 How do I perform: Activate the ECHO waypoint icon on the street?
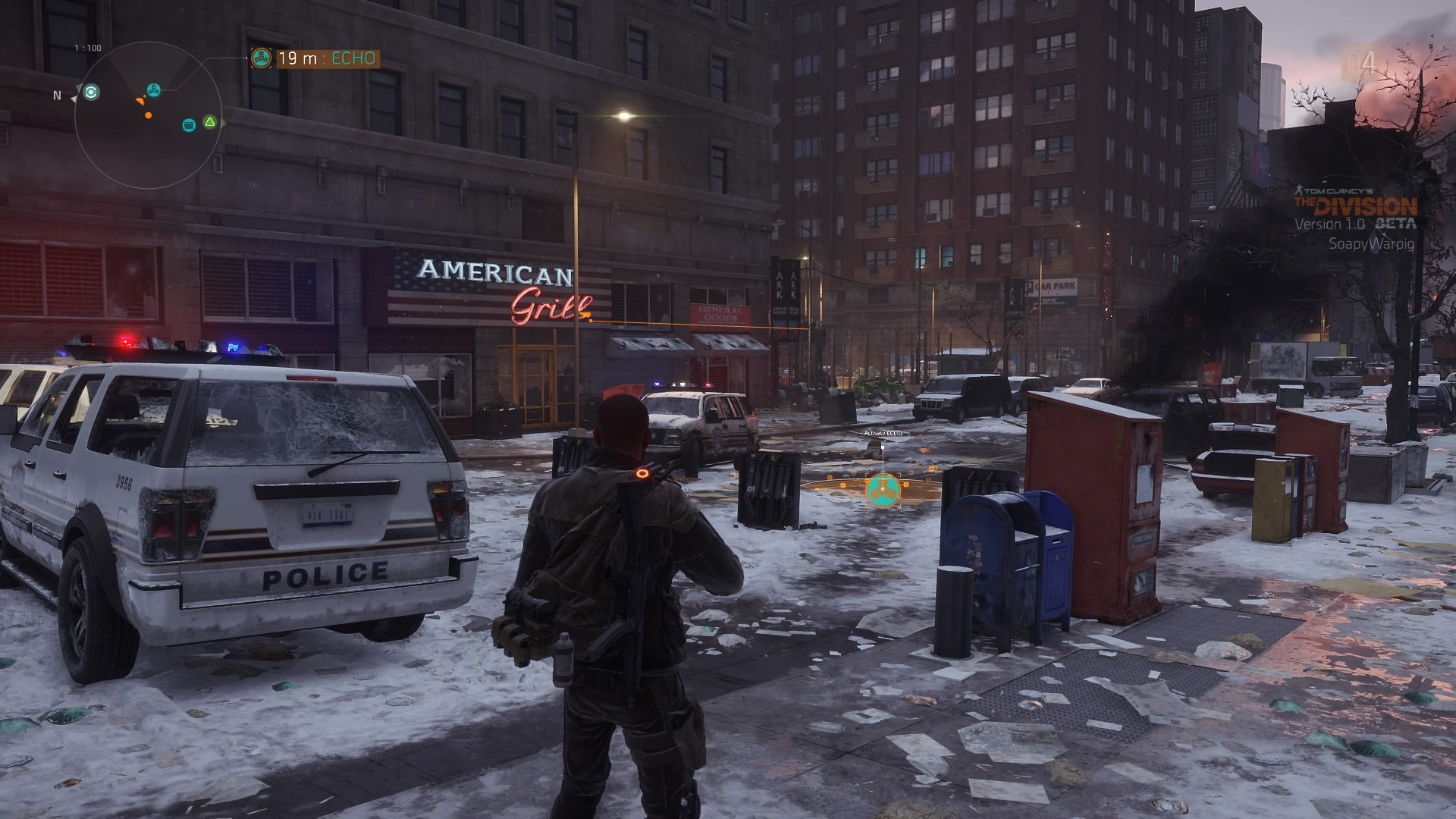click(x=882, y=489)
